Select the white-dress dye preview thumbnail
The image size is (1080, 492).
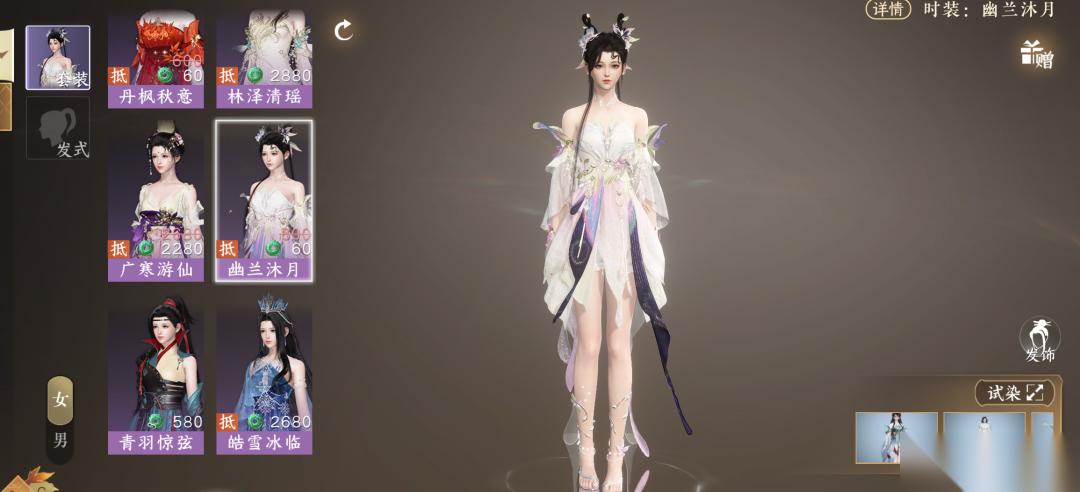(984, 437)
